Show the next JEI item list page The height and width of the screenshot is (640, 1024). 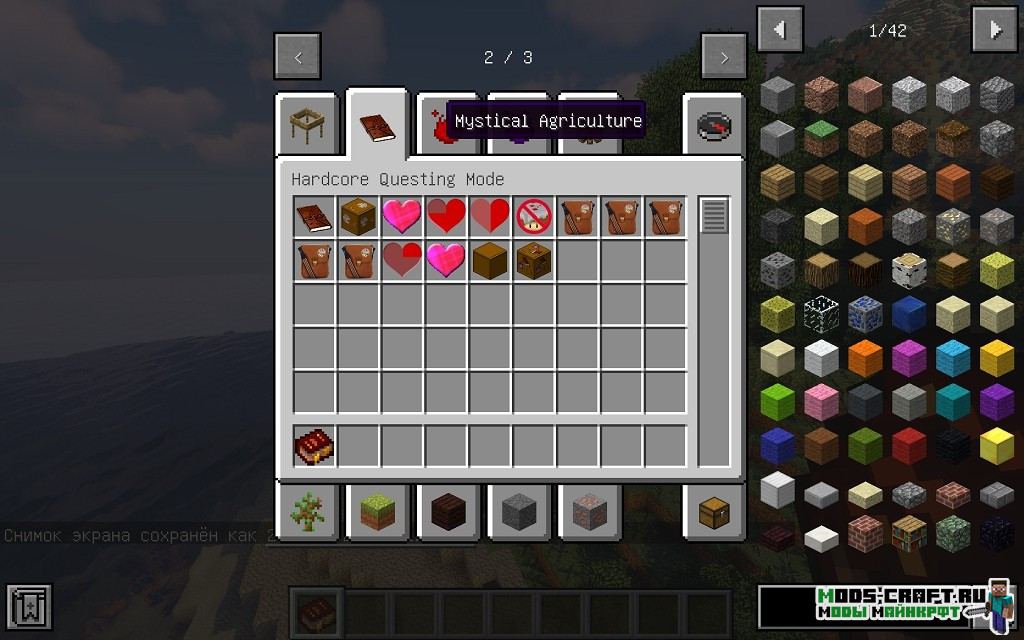tap(994, 30)
